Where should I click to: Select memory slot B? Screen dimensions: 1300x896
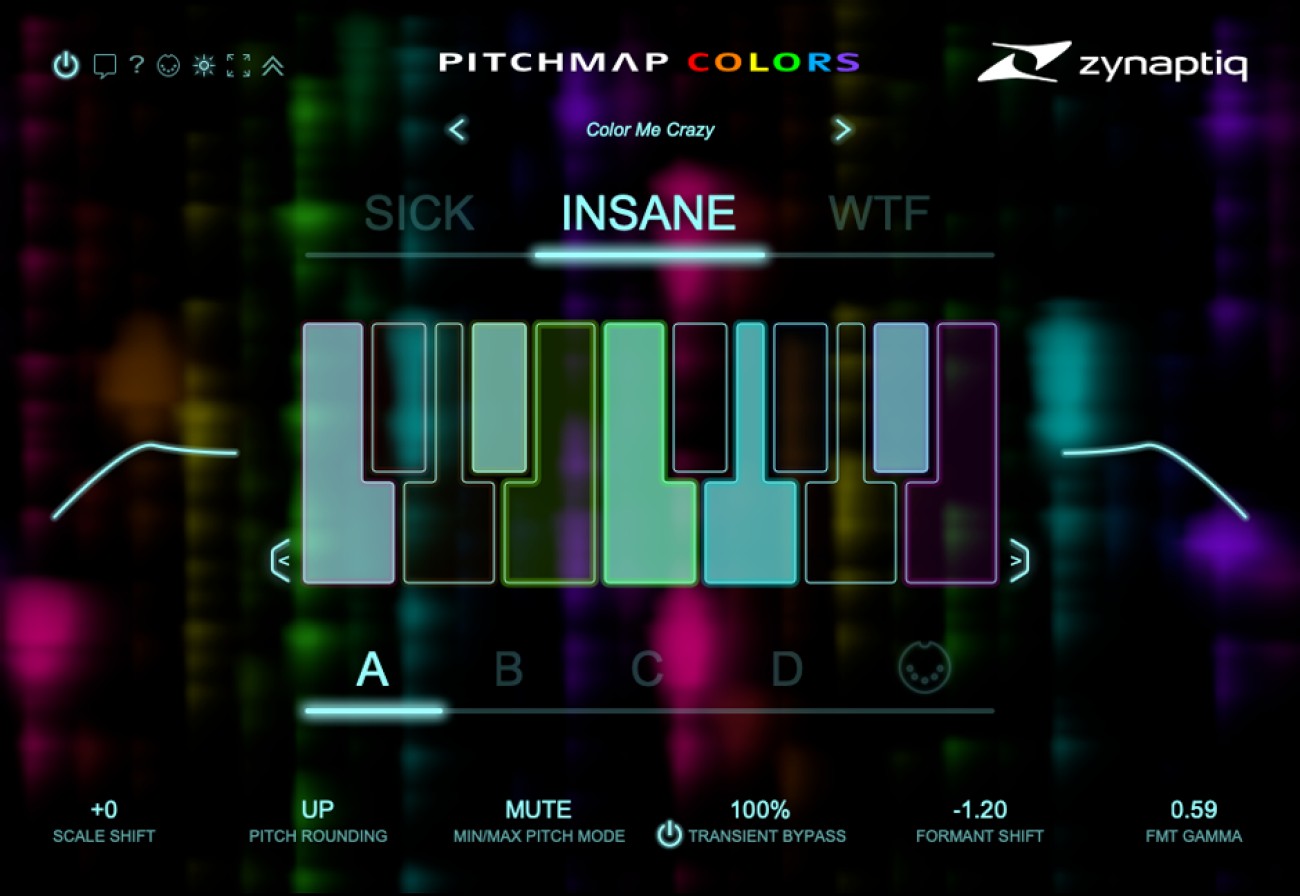tap(510, 668)
